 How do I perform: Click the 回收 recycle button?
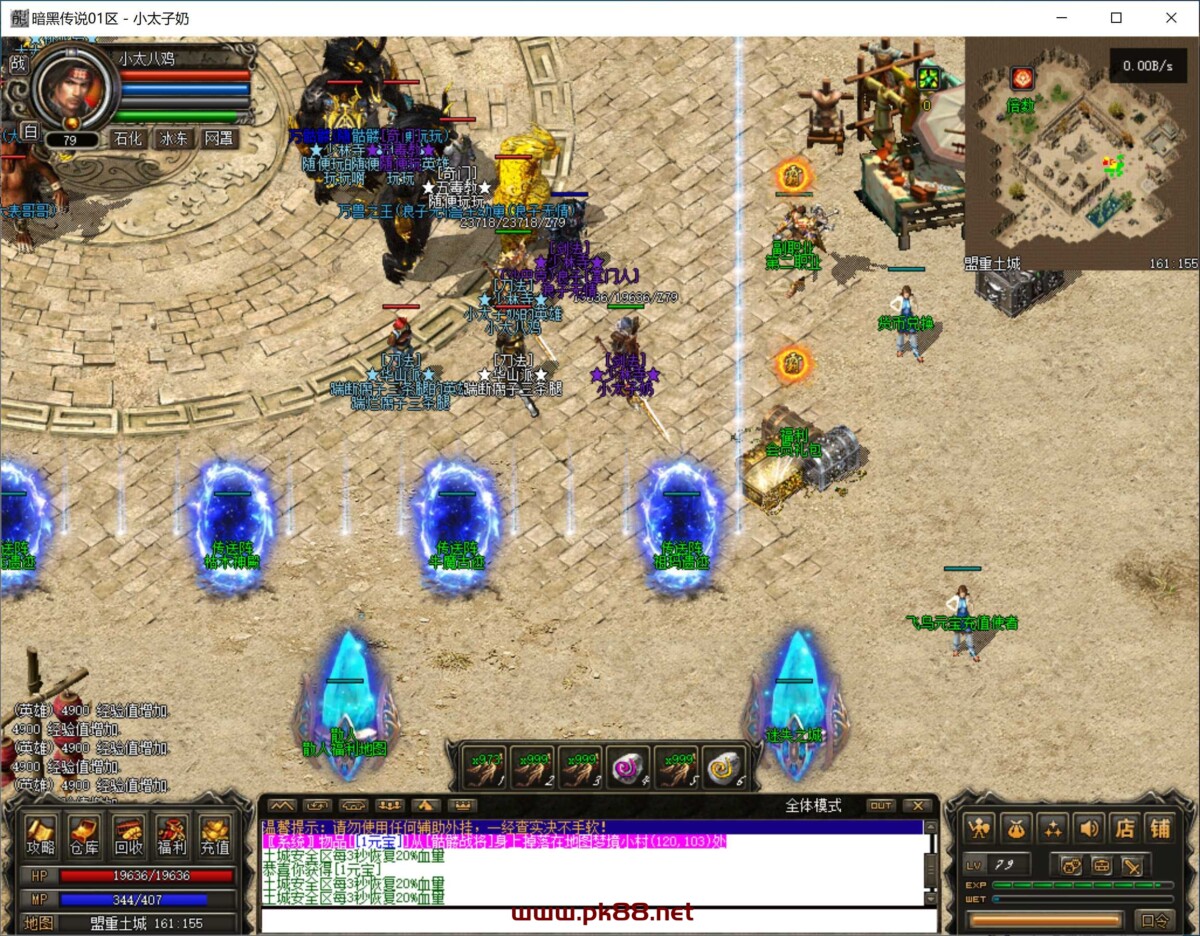point(129,836)
